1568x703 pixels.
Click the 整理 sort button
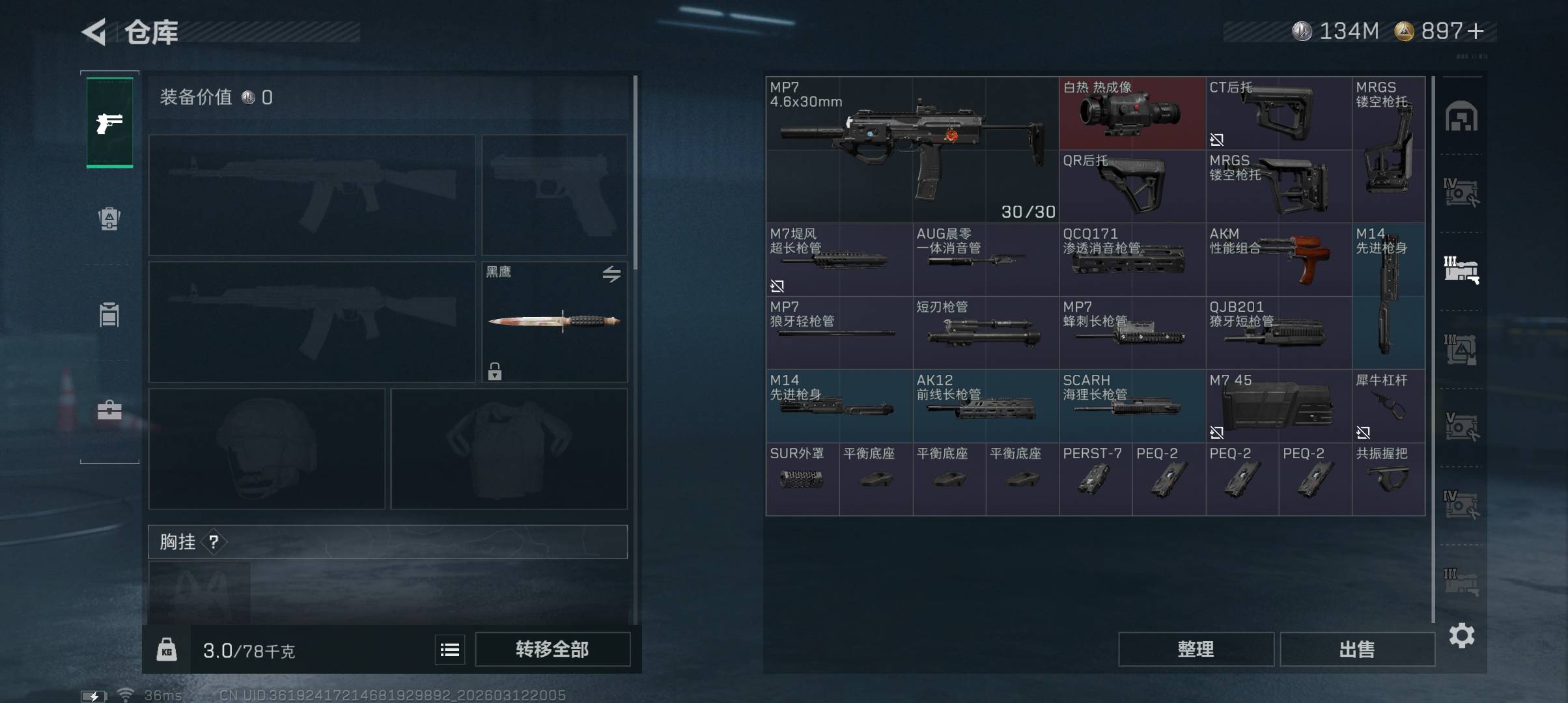1196,649
